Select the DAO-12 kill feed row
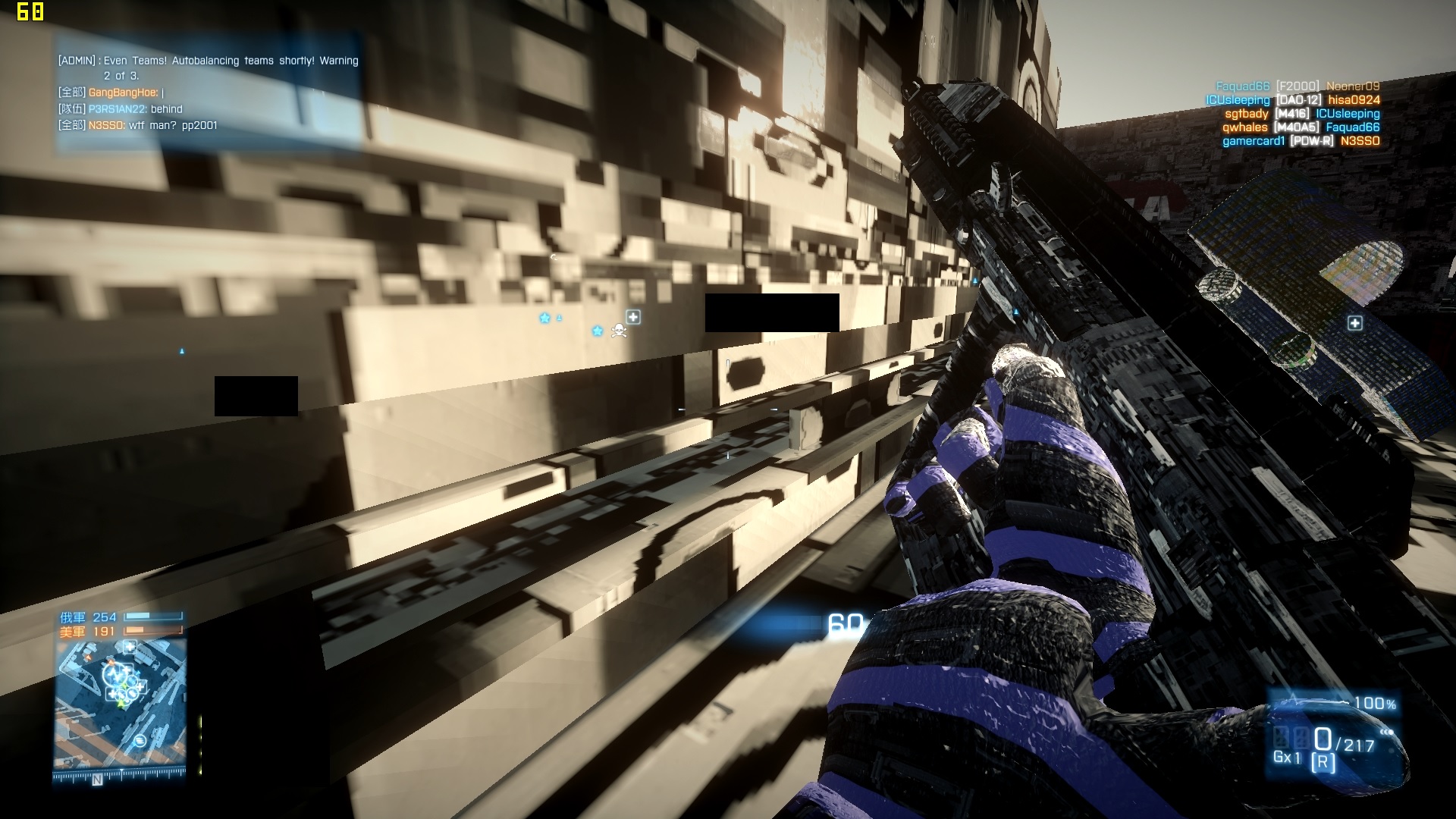 [1292, 100]
